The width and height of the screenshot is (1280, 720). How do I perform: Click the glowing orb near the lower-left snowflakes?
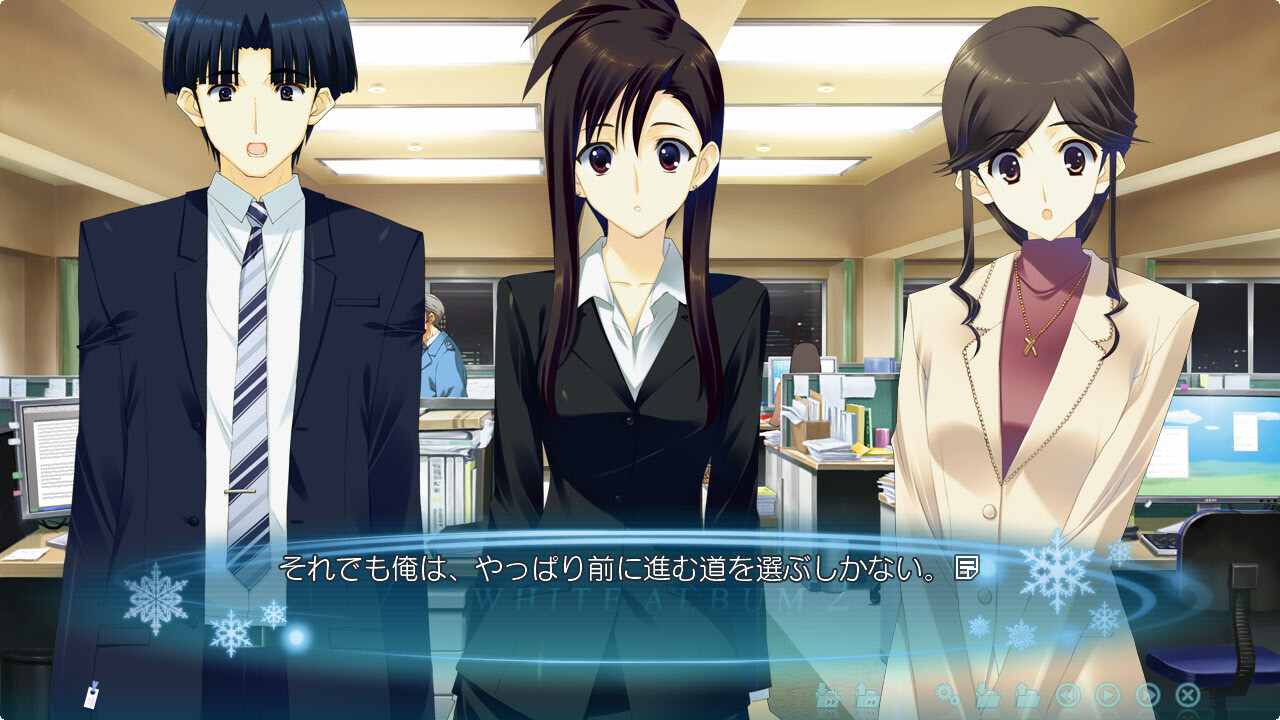[295, 636]
